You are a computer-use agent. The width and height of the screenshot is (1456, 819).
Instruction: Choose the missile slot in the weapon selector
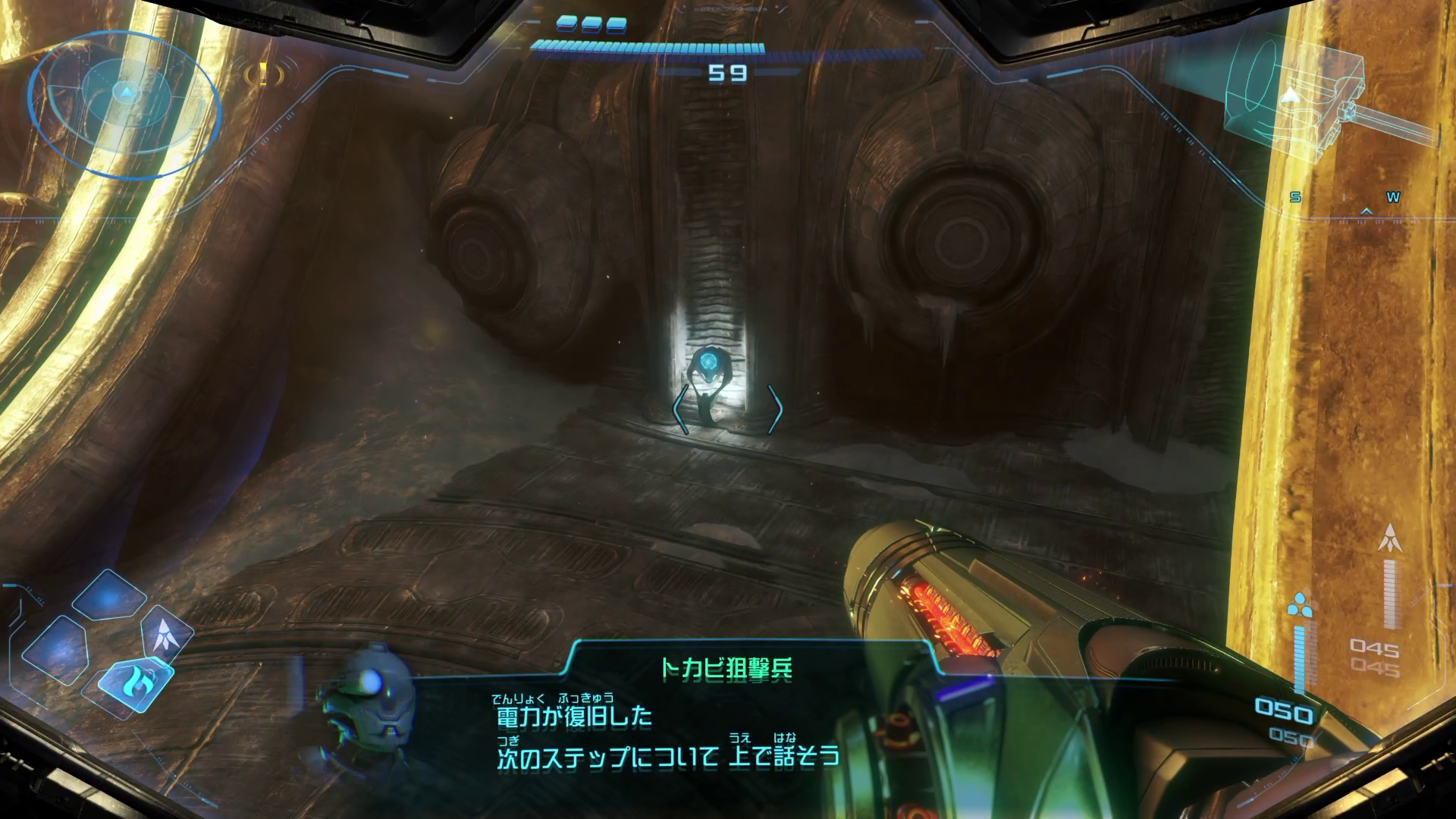tap(164, 635)
